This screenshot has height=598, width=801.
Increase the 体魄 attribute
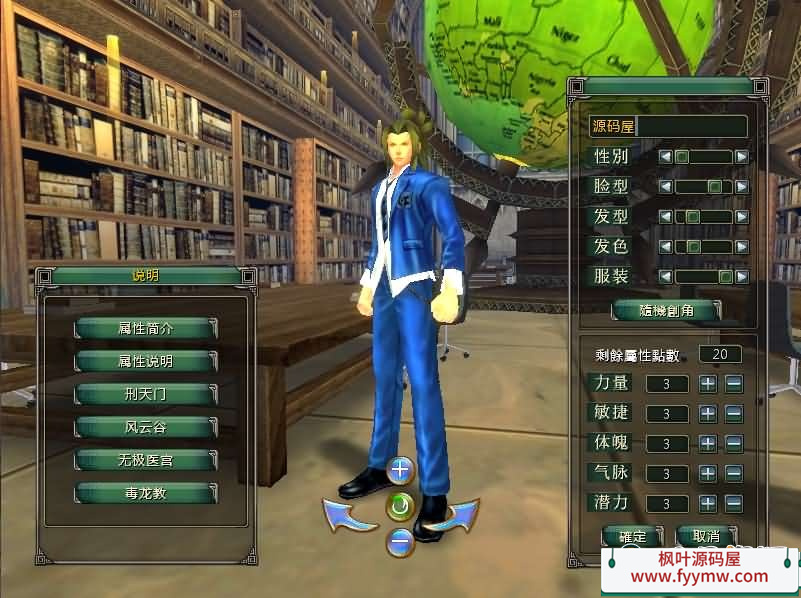click(708, 443)
